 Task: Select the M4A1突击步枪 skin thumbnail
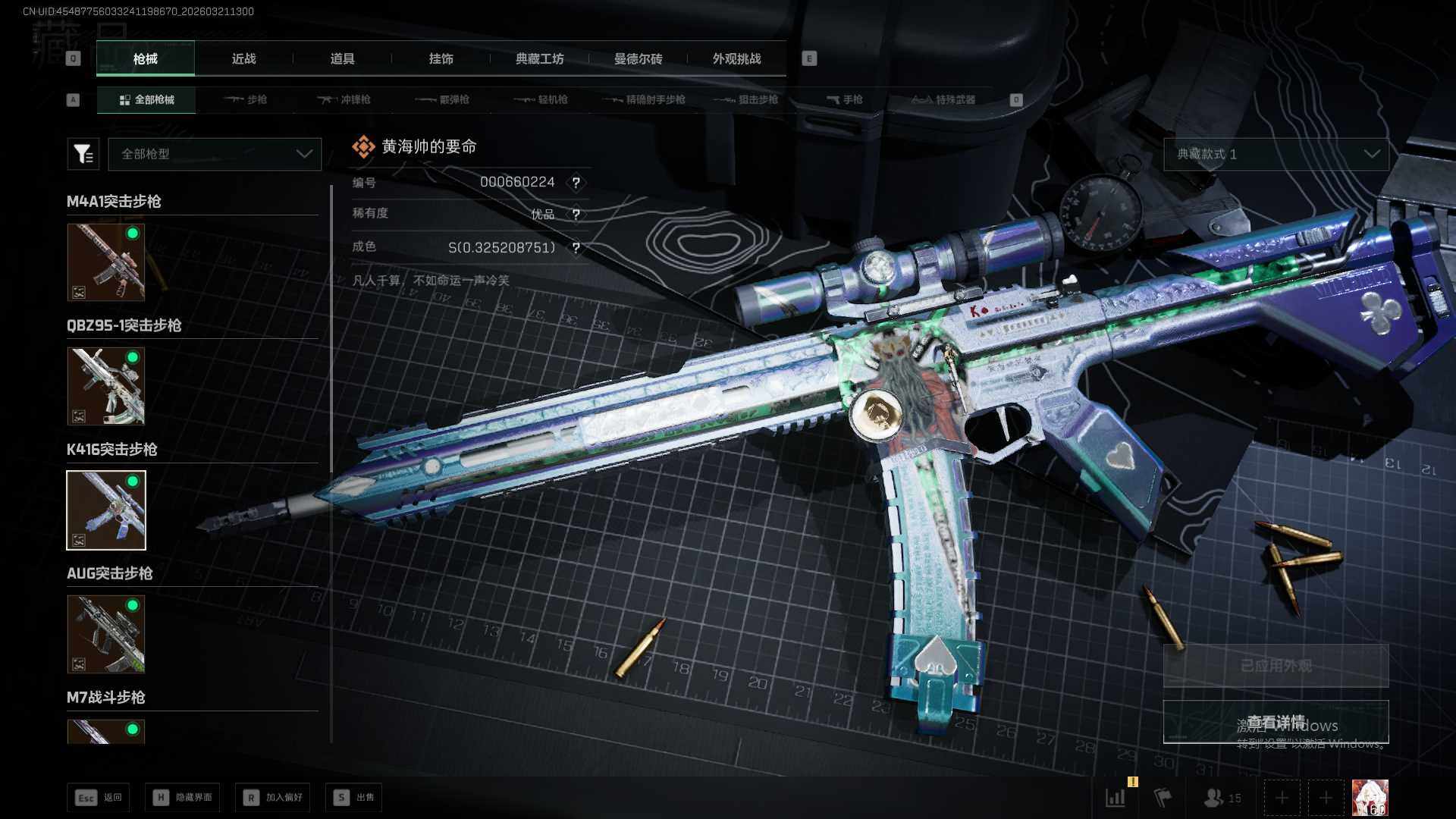click(106, 262)
